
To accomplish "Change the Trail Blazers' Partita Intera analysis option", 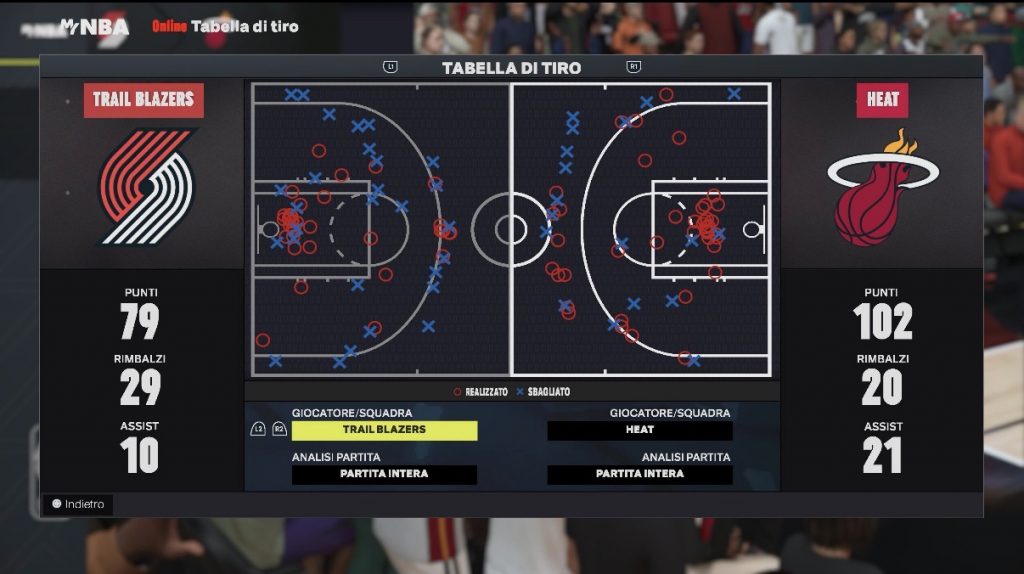I will tap(384, 474).
